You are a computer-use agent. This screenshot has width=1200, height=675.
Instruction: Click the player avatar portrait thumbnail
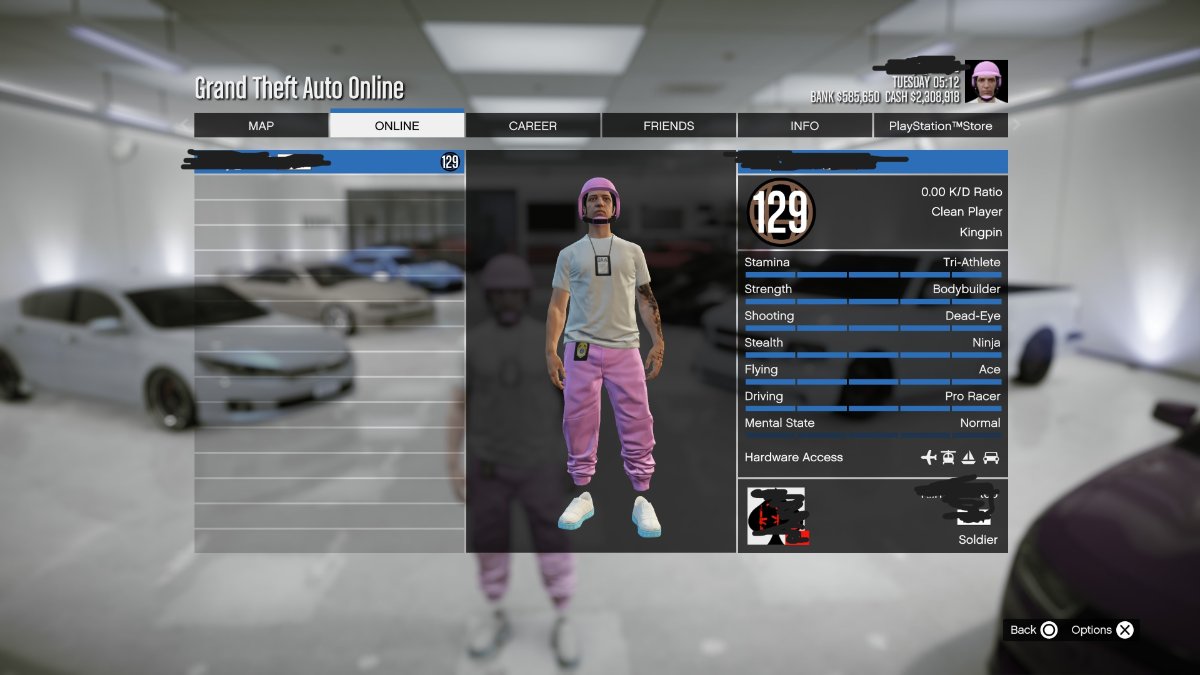(x=986, y=82)
